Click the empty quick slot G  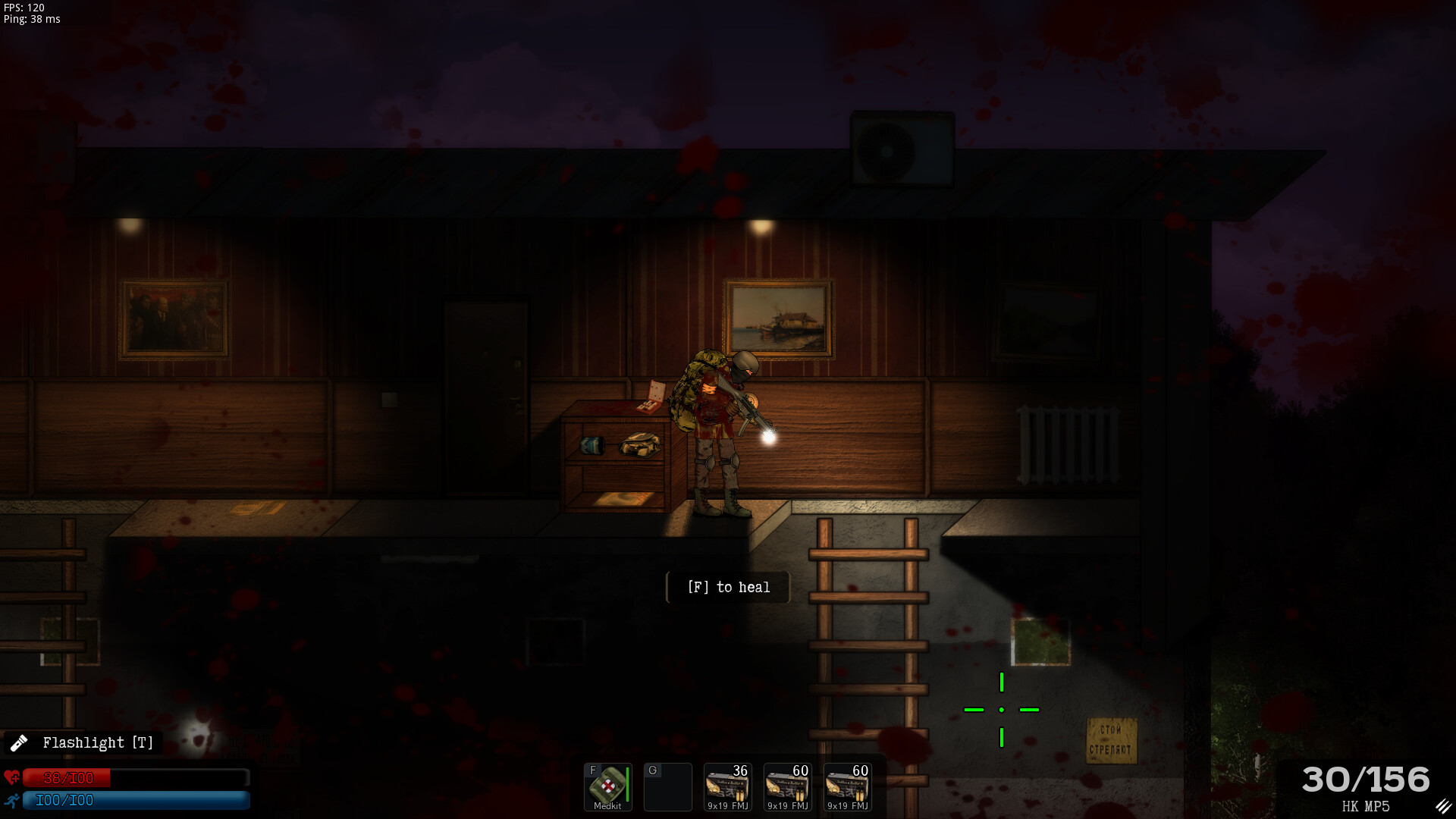coord(667,786)
